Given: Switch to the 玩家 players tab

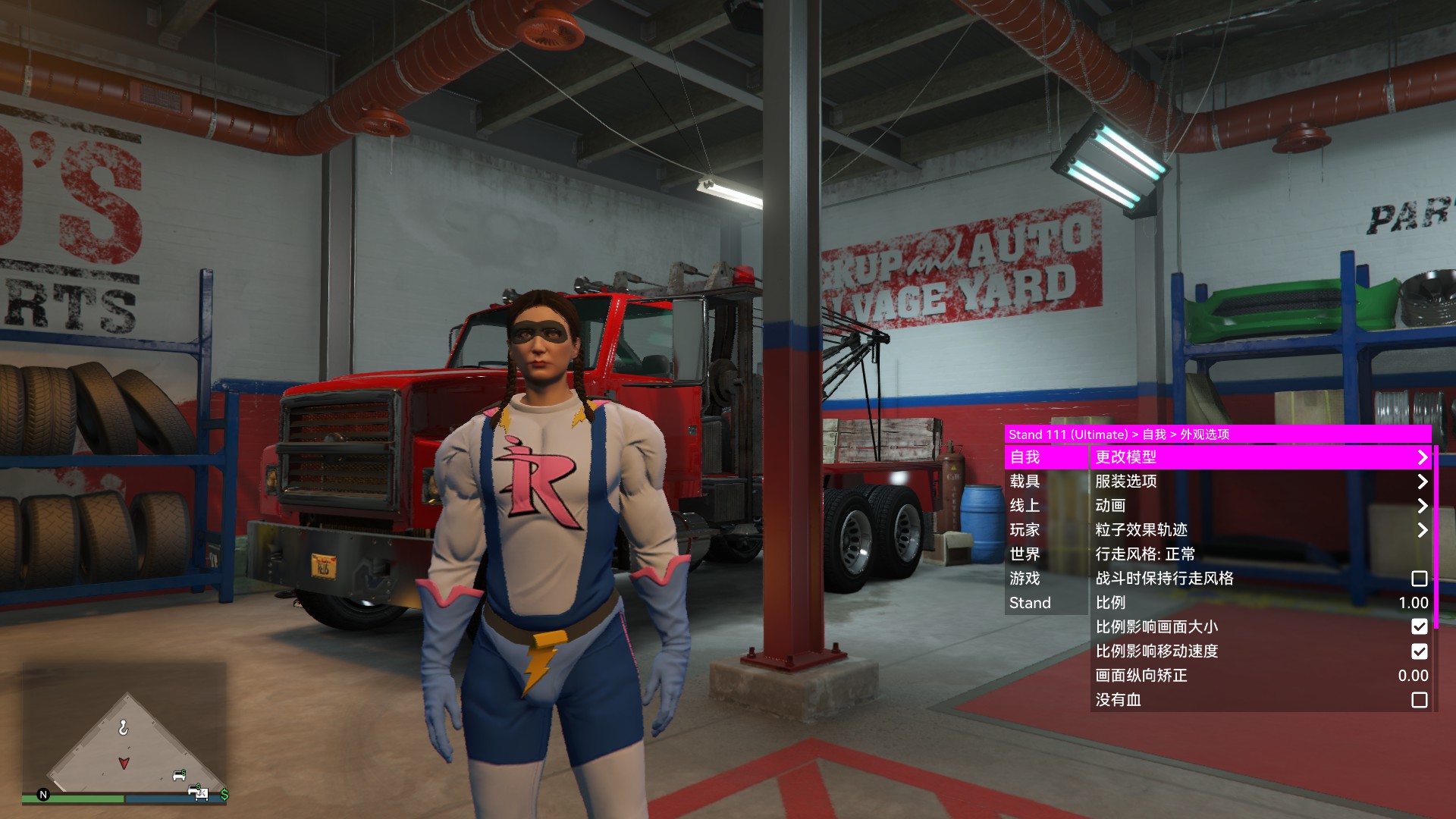Looking at the screenshot, I should [1045, 530].
